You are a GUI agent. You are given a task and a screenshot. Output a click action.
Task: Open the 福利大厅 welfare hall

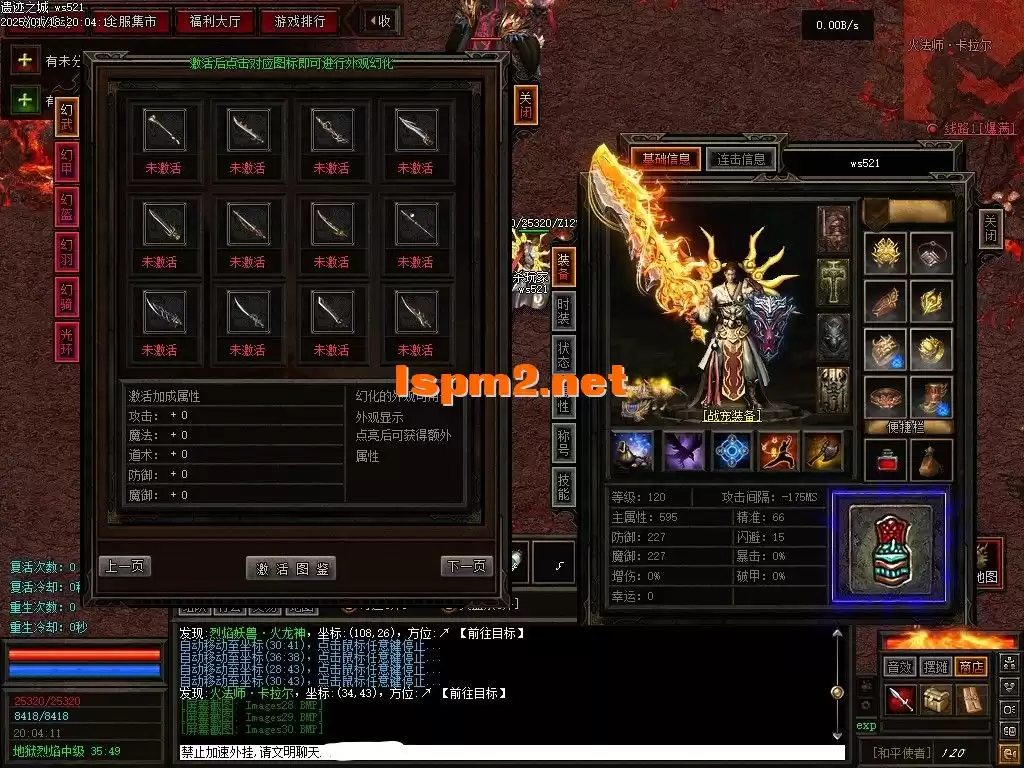point(214,21)
